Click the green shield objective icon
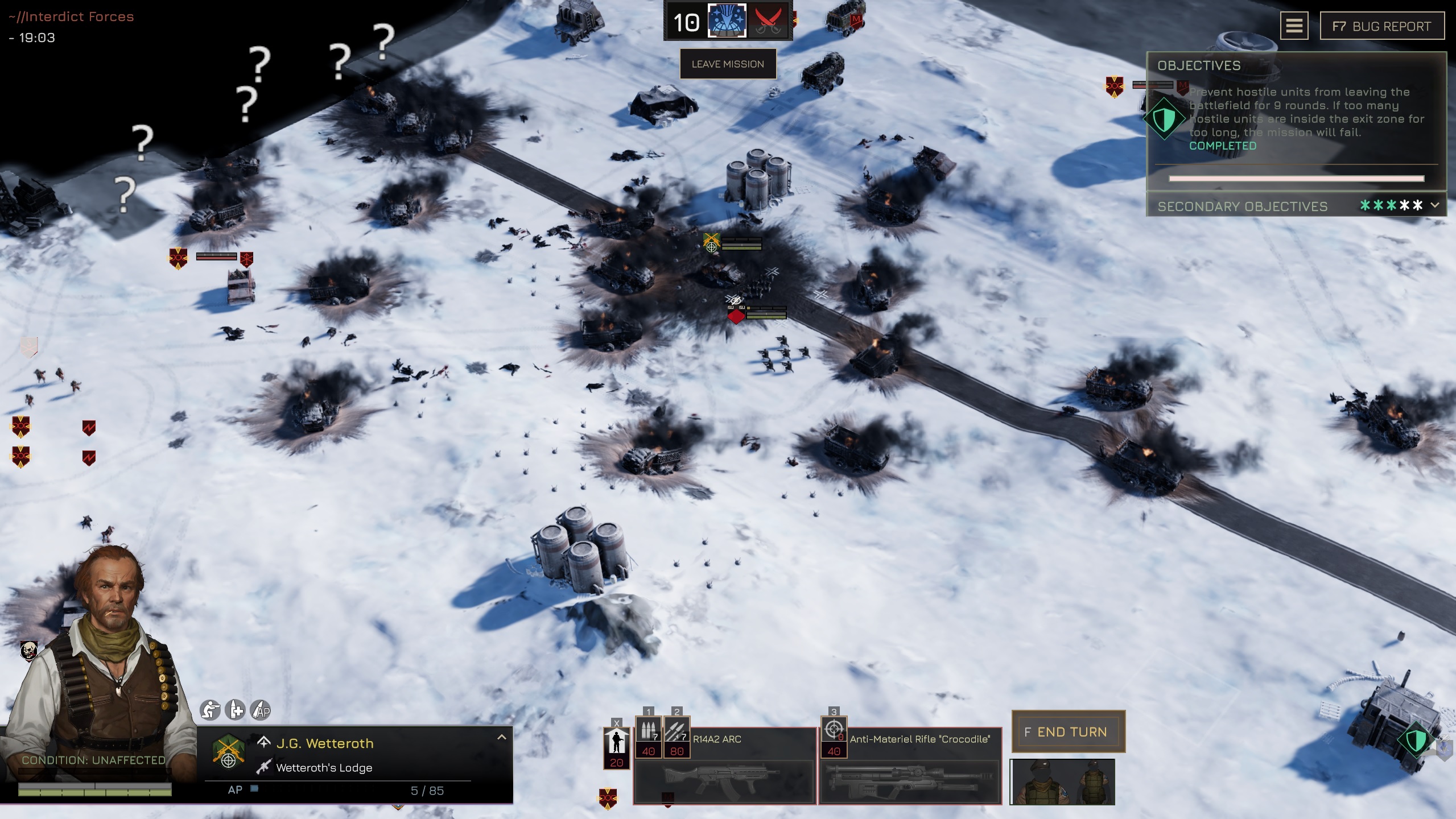The image size is (1456, 819). pyautogui.click(x=1164, y=119)
